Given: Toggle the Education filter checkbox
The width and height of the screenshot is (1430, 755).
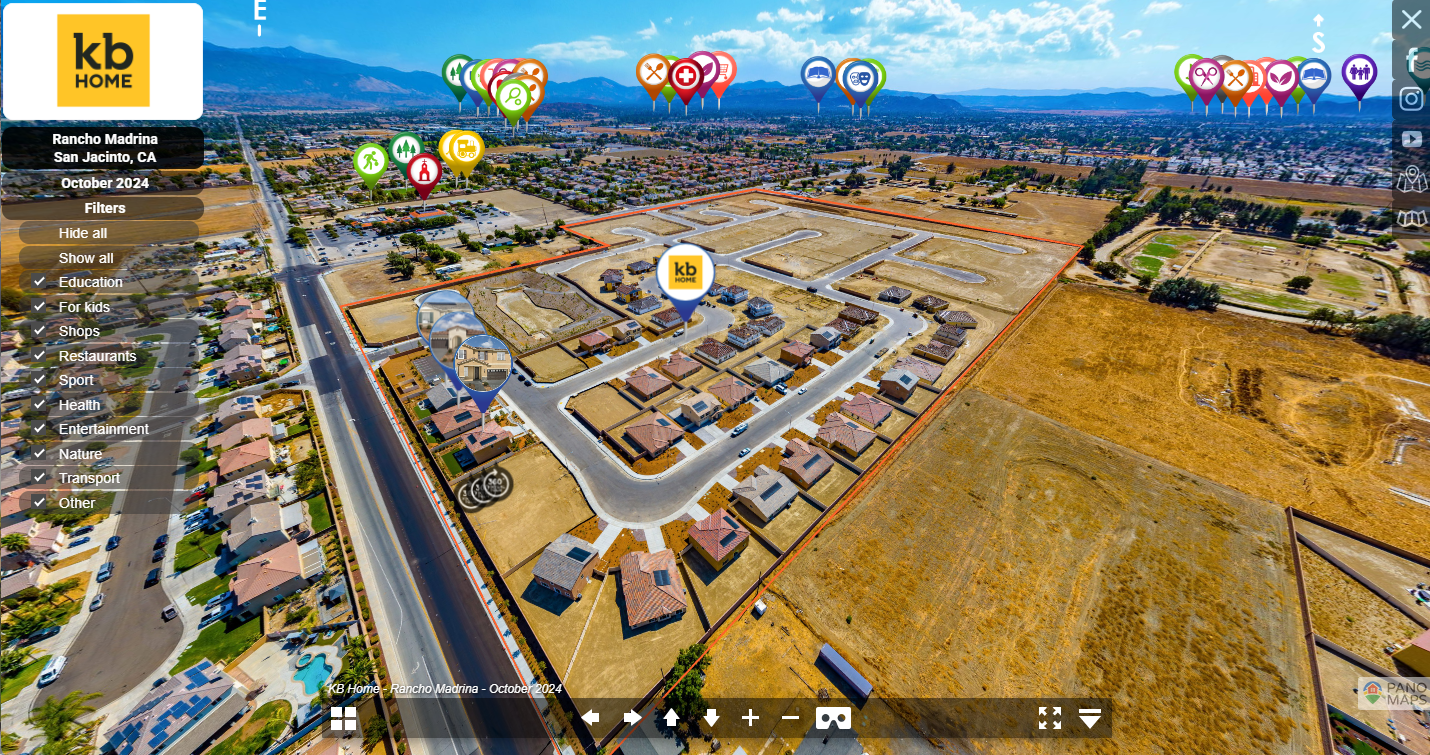Looking at the screenshot, I should pos(40,282).
